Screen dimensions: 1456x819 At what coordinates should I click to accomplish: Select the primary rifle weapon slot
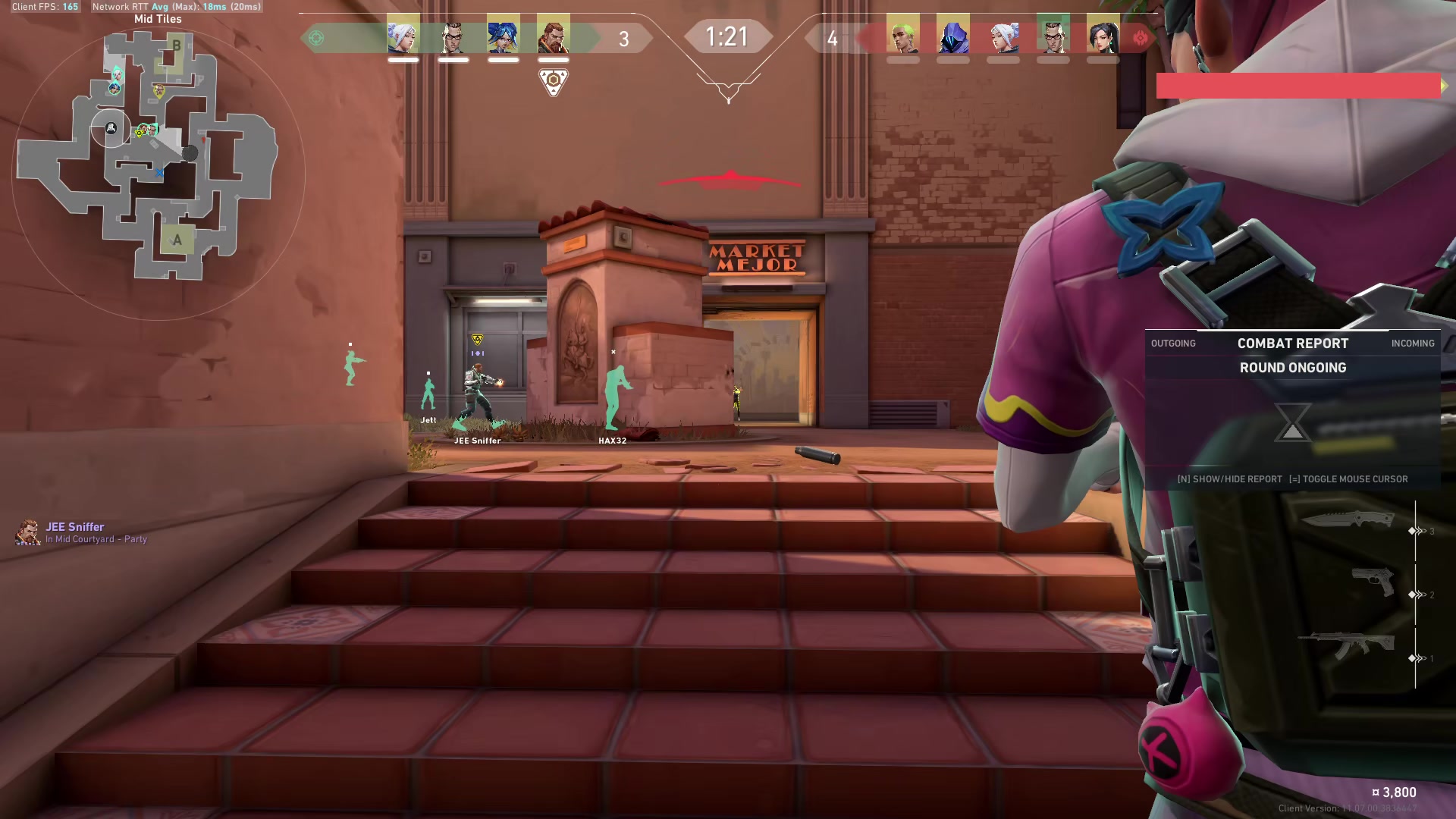1347,646
